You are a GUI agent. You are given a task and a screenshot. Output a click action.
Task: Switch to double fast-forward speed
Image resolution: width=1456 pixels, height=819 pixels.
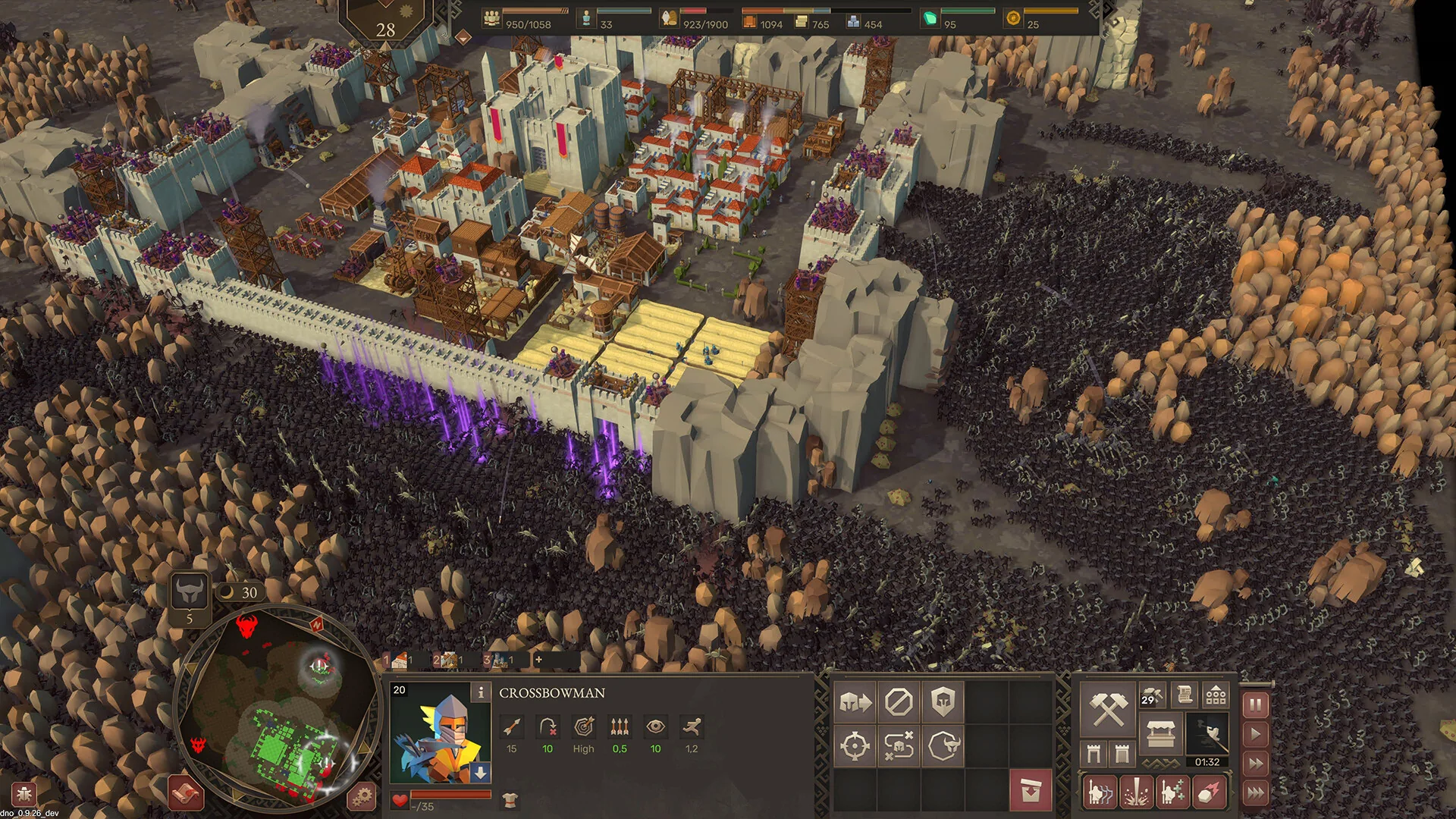pyautogui.click(x=1255, y=764)
